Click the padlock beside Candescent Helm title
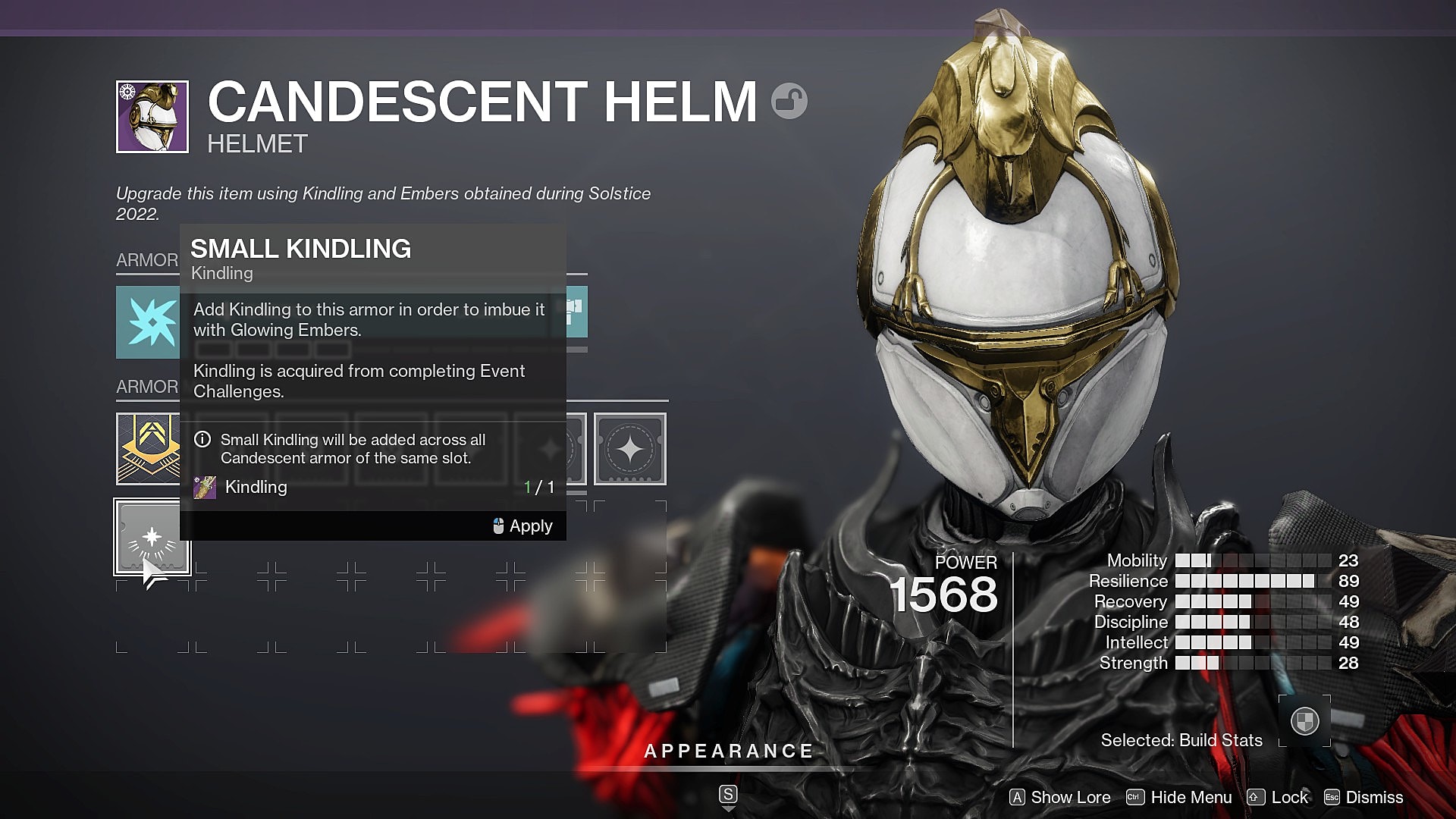The width and height of the screenshot is (1456, 819). [x=789, y=101]
